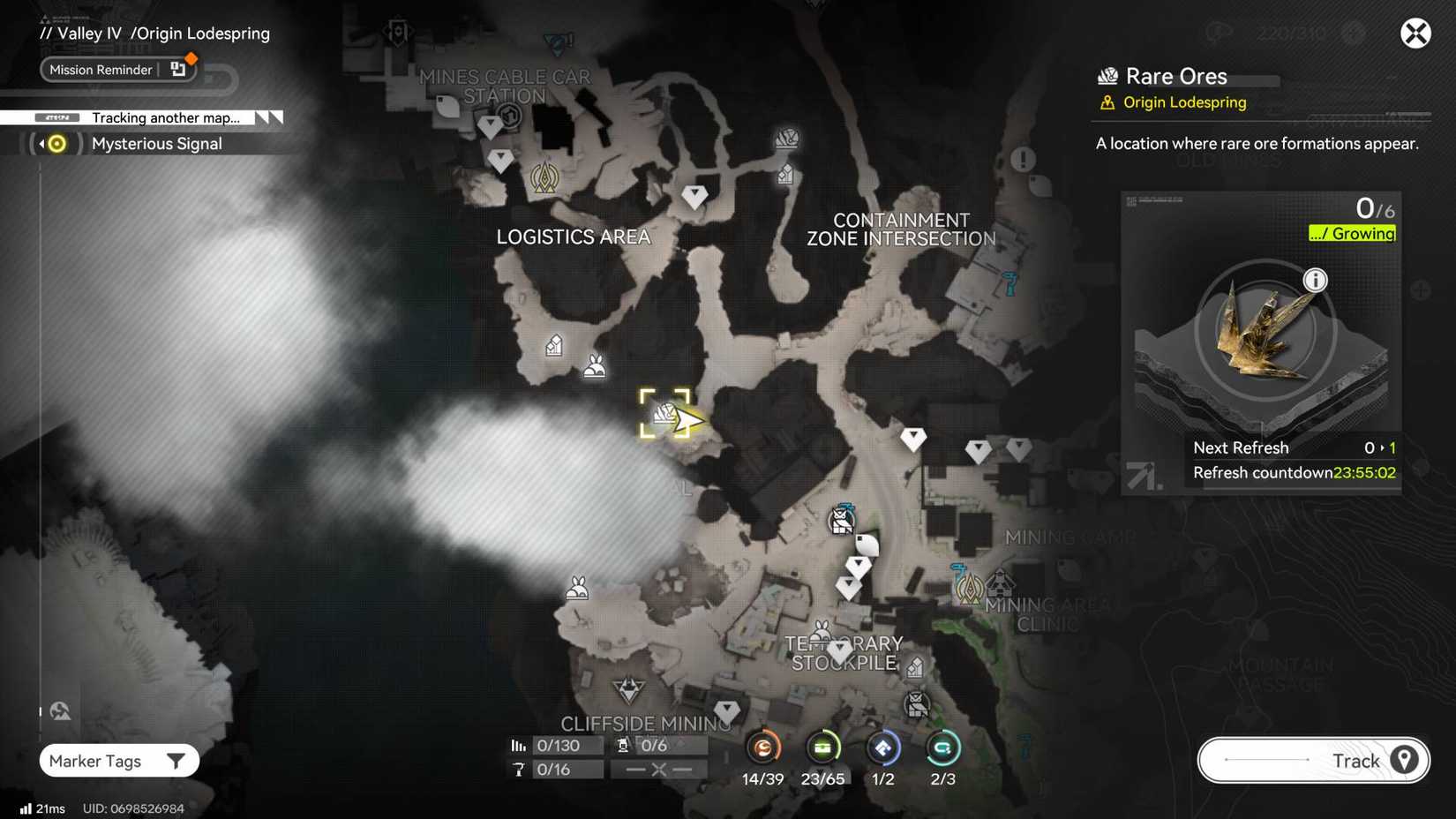Toggle the Mysterious Signal tracker

click(x=55, y=143)
